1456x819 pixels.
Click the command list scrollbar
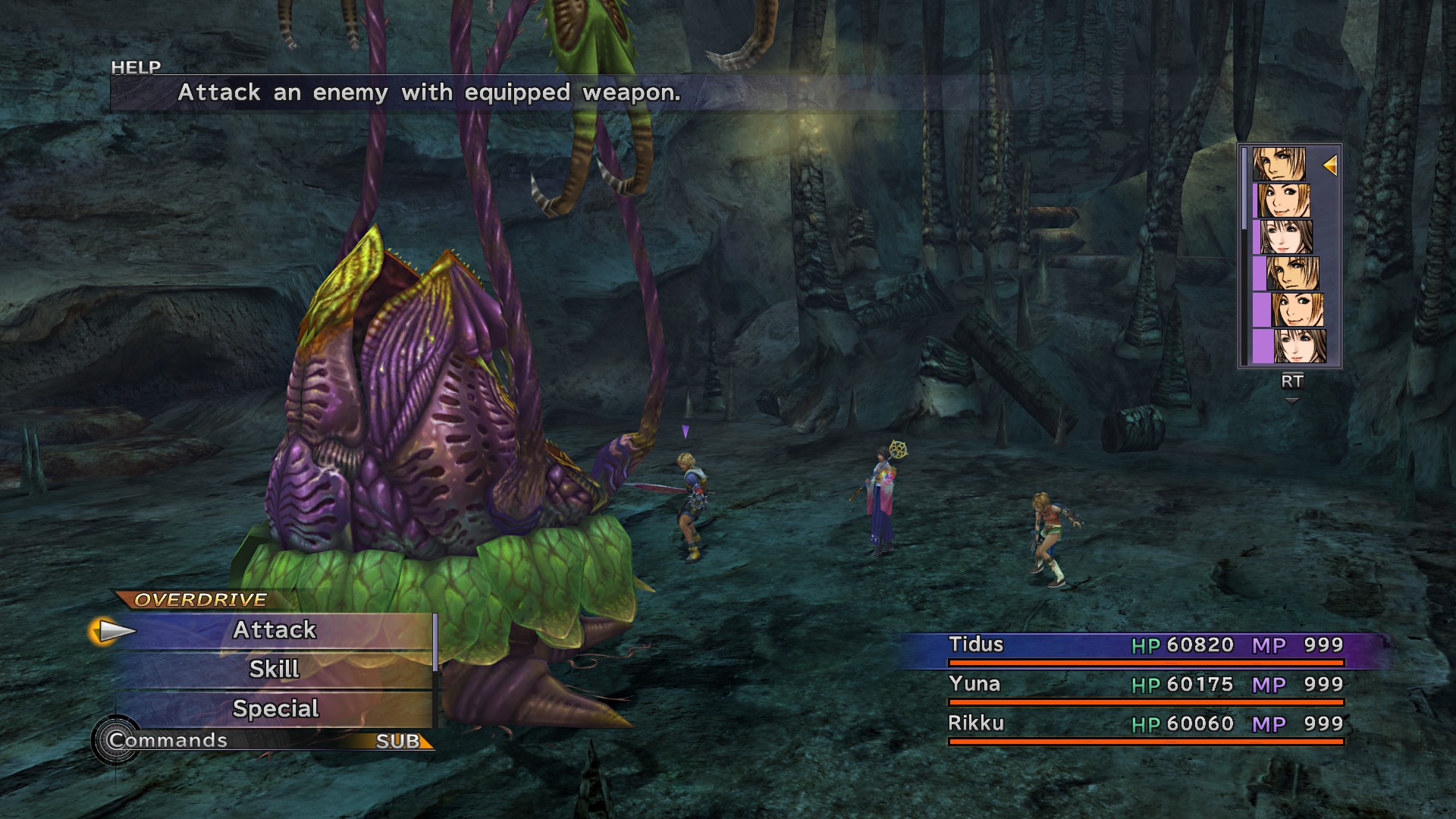(x=435, y=643)
